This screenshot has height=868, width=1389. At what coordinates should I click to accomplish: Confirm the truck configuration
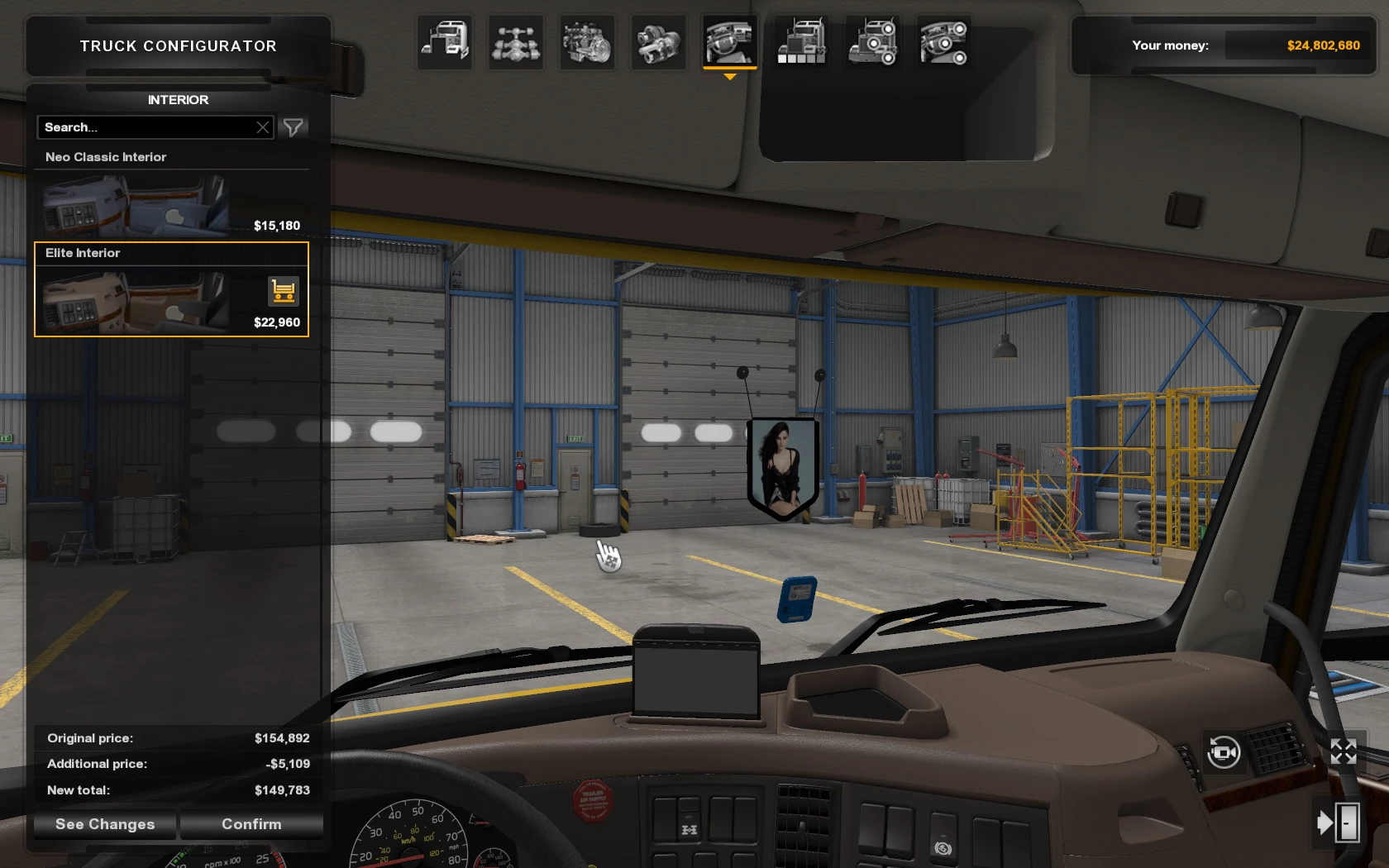251,824
